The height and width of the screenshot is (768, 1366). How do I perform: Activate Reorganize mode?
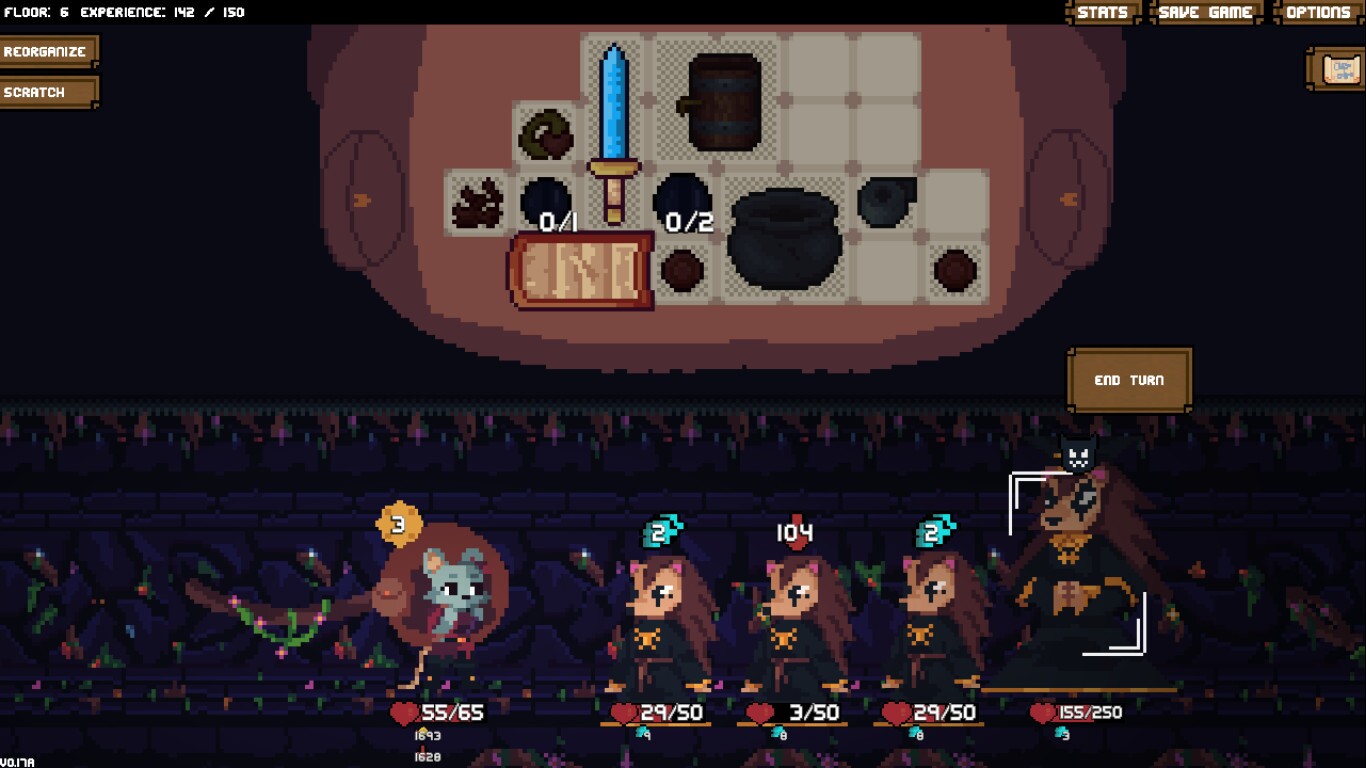point(48,50)
